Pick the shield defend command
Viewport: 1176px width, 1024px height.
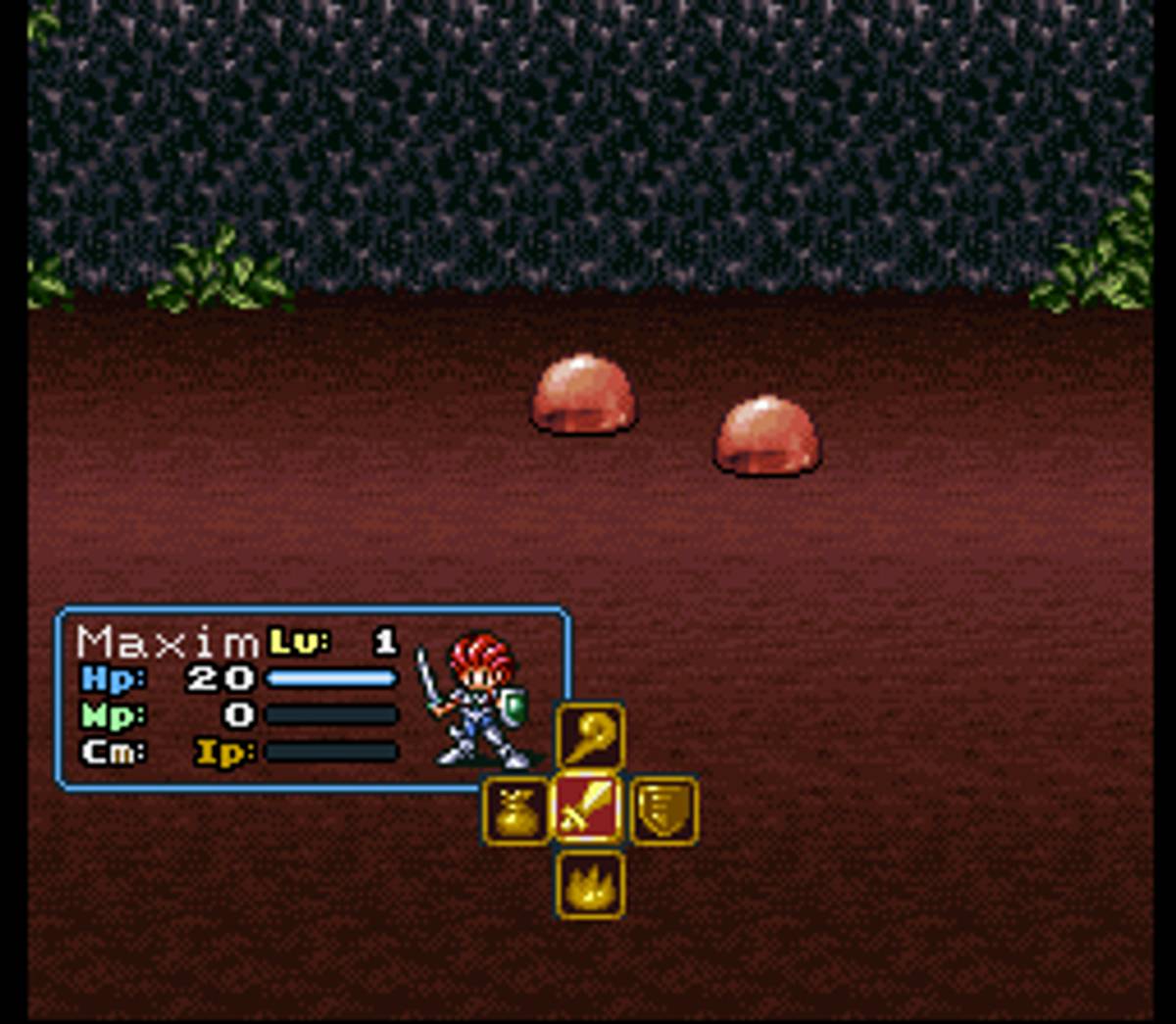(x=663, y=810)
